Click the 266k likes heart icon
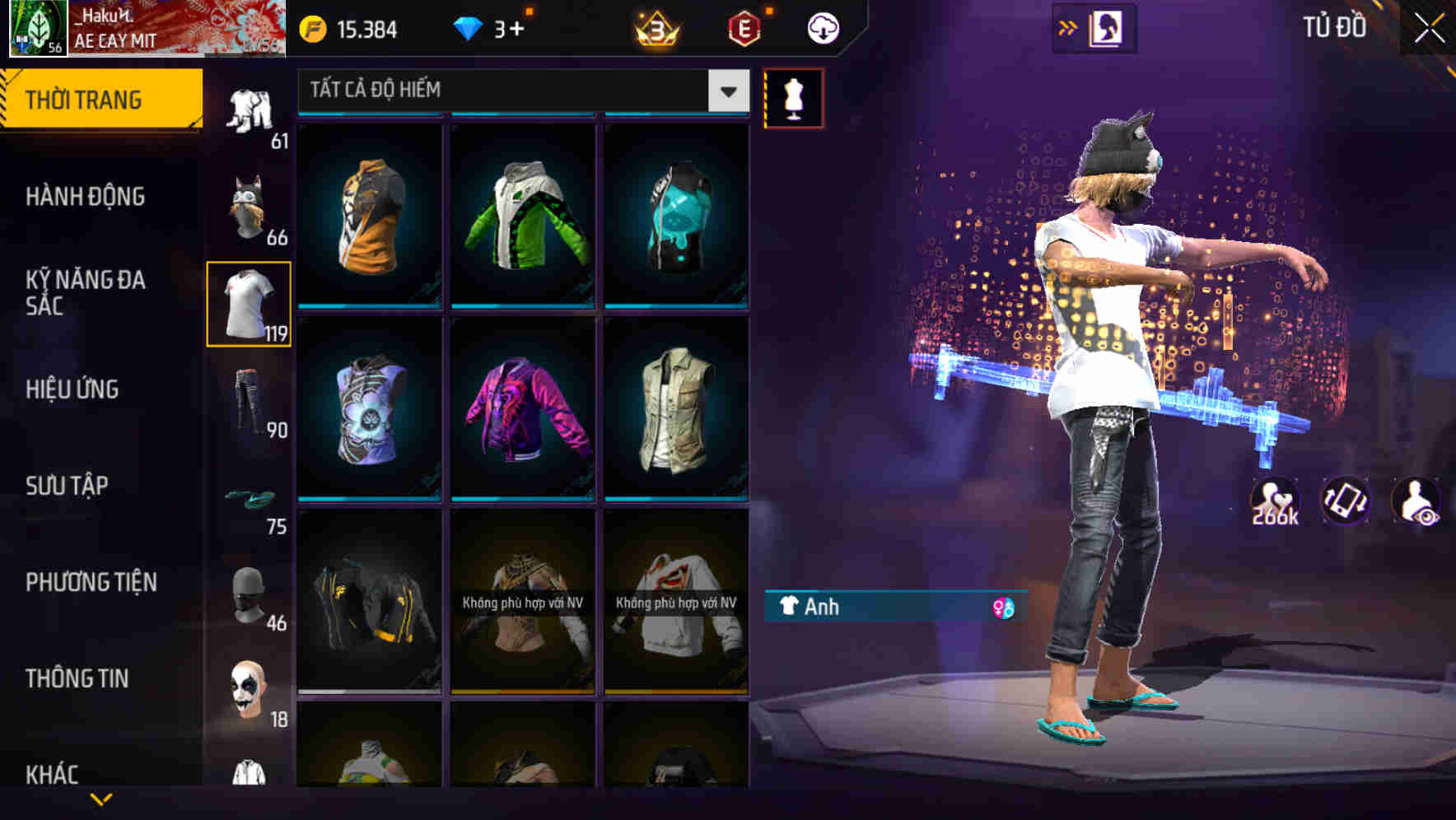 pos(1276,501)
